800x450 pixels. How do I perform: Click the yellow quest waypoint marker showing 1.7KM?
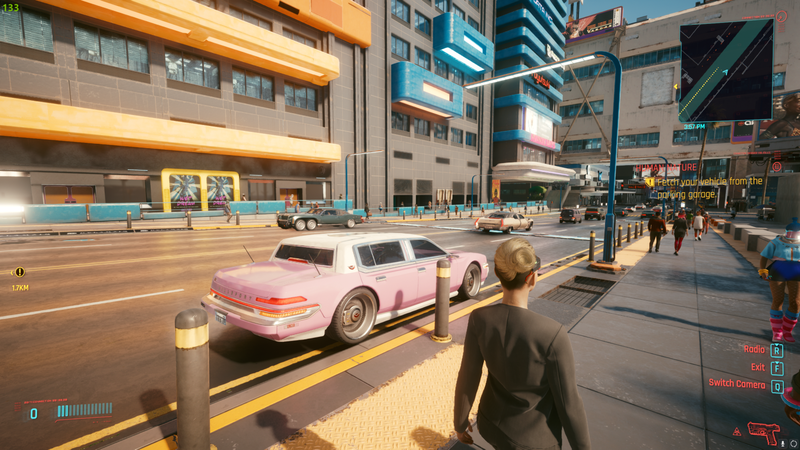[19, 272]
